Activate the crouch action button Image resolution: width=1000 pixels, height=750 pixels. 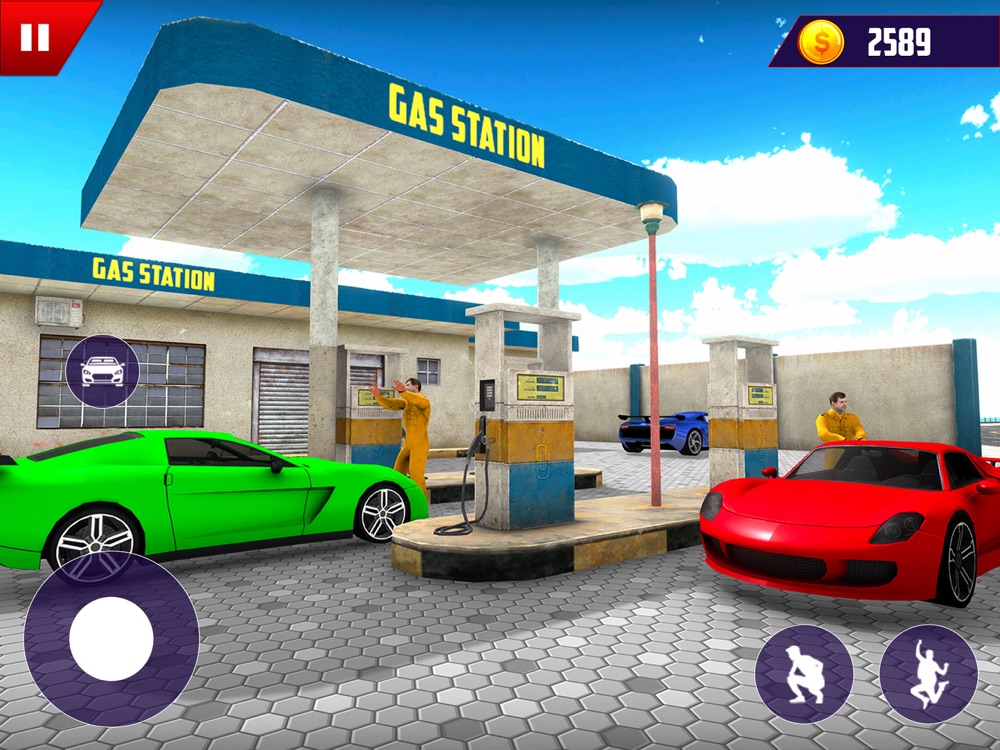(x=803, y=673)
